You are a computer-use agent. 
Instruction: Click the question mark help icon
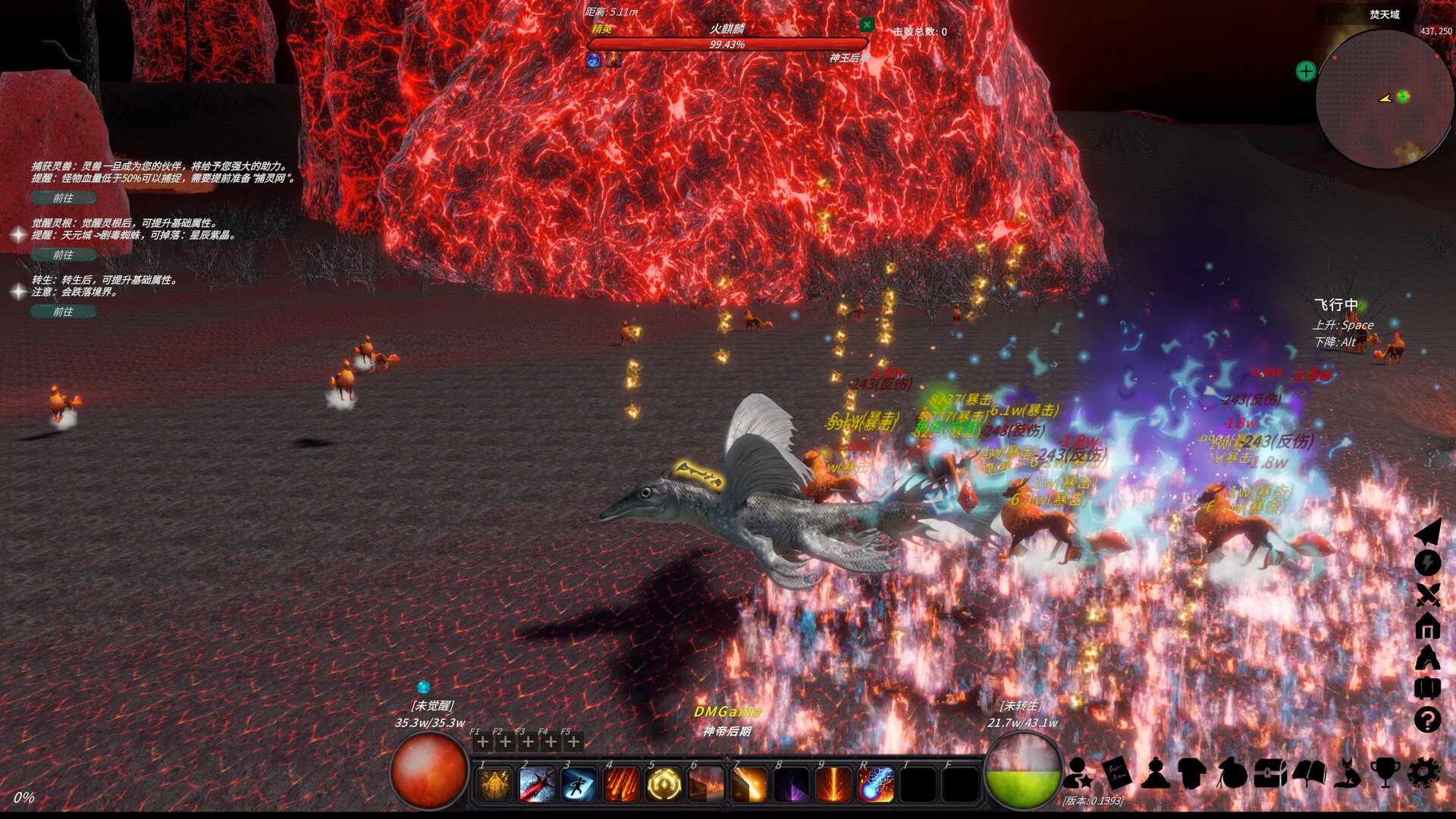click(1427, 720)
